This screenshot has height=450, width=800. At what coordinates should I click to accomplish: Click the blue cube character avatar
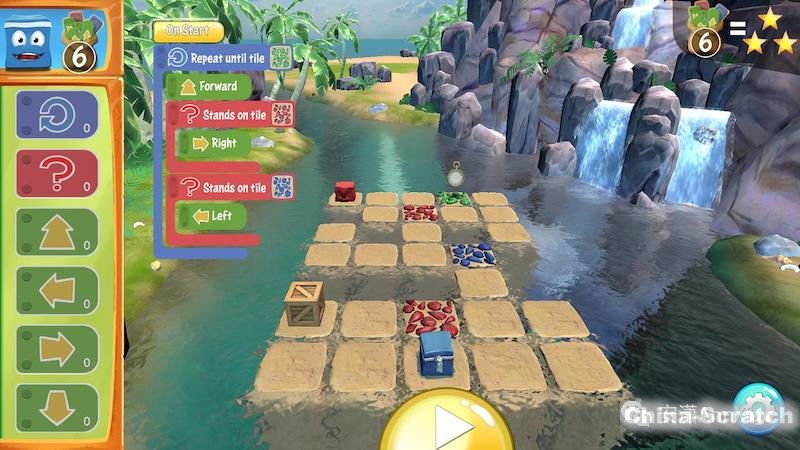28,40
